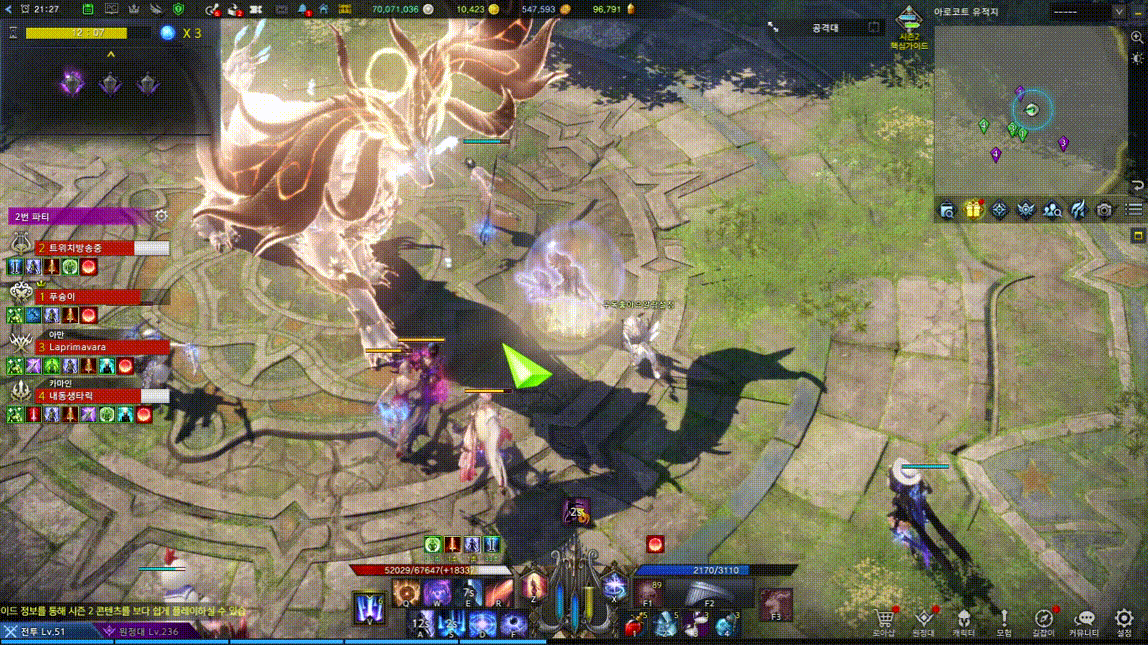Click the minimap zoom magnifier button
The width and height of the screenshot is (1148, 645).
click(1137, 38)
